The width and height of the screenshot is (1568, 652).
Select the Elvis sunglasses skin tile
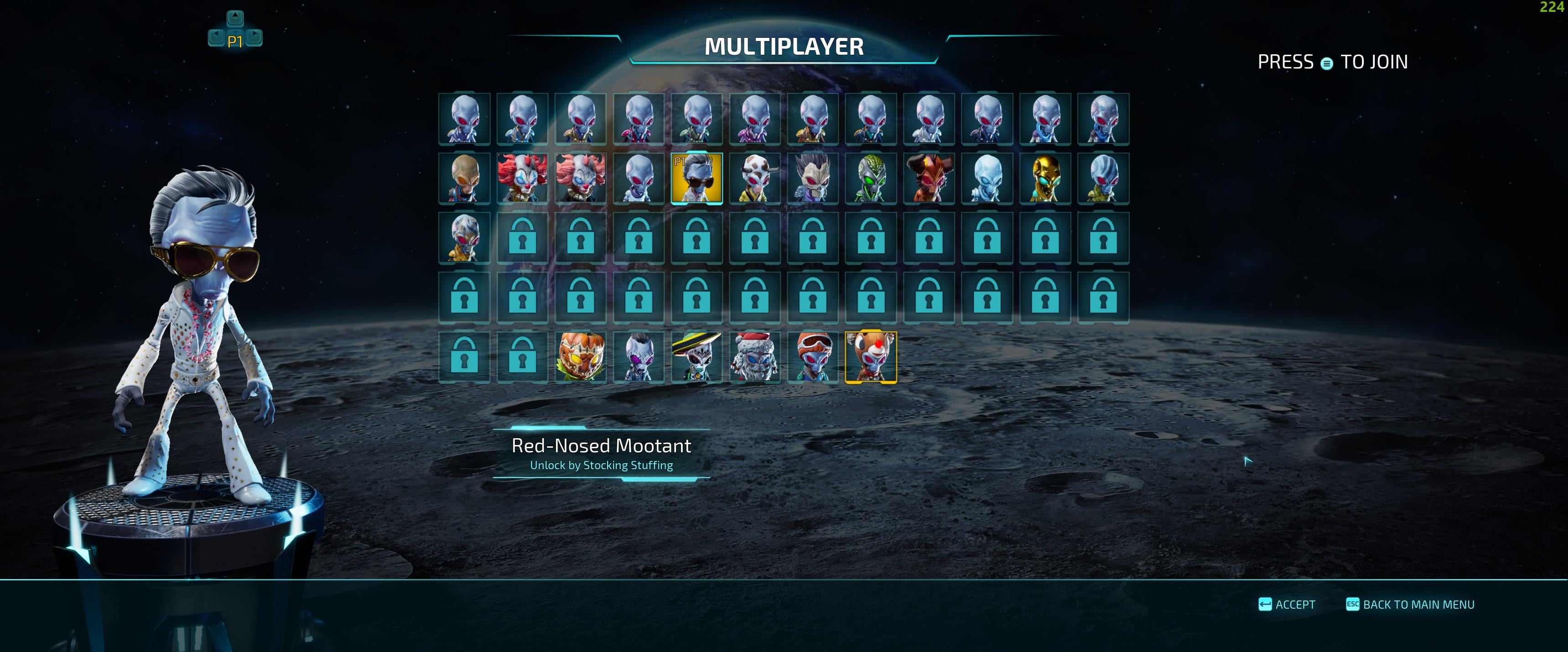(697, 178)
